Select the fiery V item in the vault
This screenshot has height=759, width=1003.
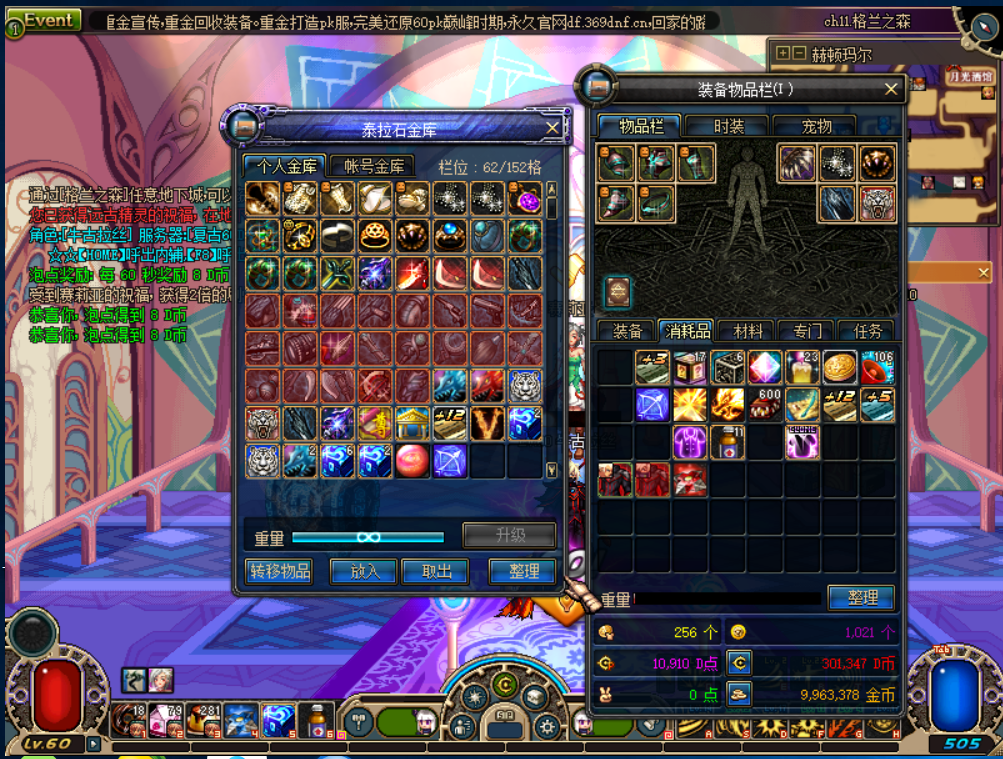pos(488,424)
